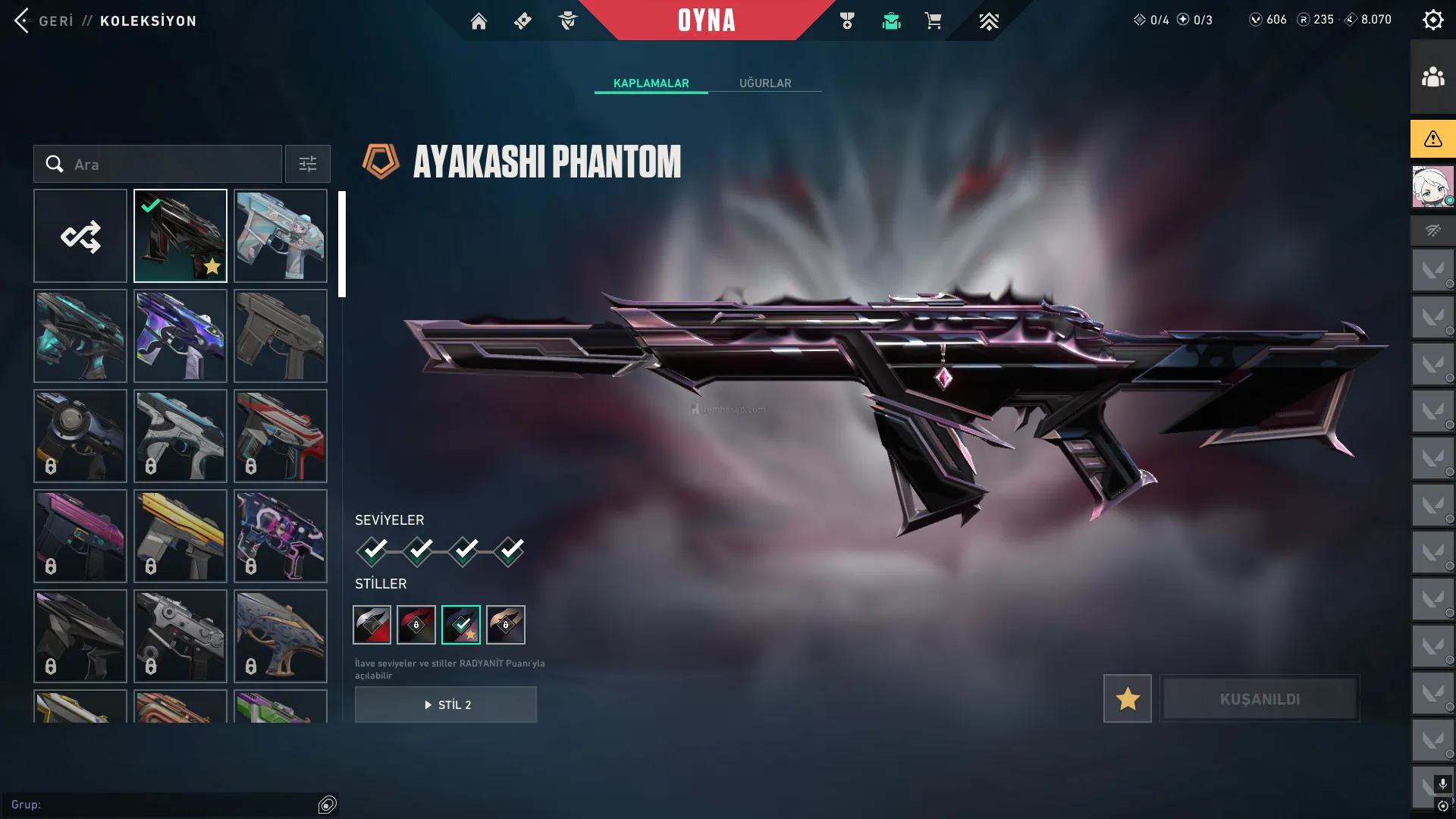This screenshot has height=819, width=1456.
Task: Go back with the GERİ arrow
Action: [x=23, y=20]
